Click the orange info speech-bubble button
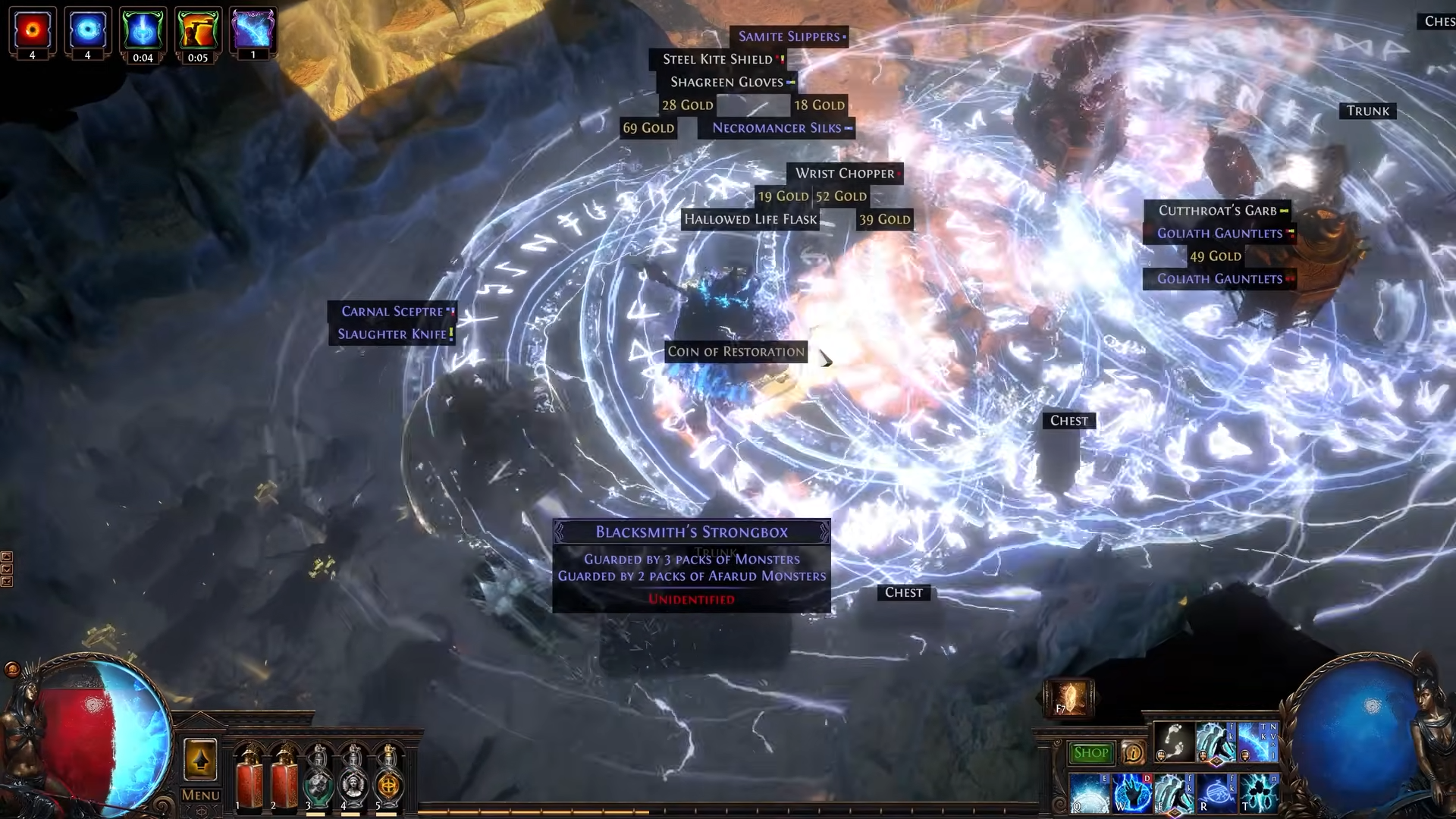Viewport: 1456px width, 819px height. pyautogui.click(x=1133, y=753)
